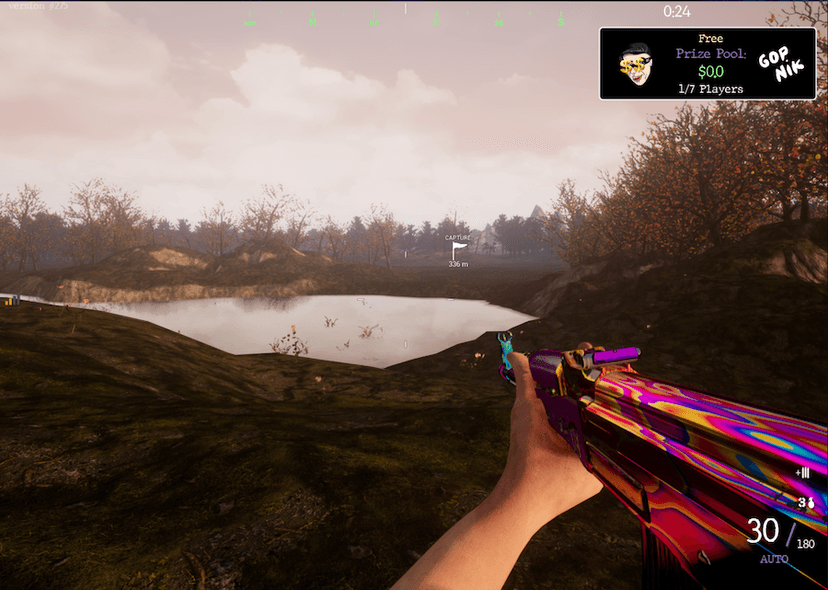Open the GOPNIK logo in prize panel
The image size is (828, 590).
(x=780, y=64)
